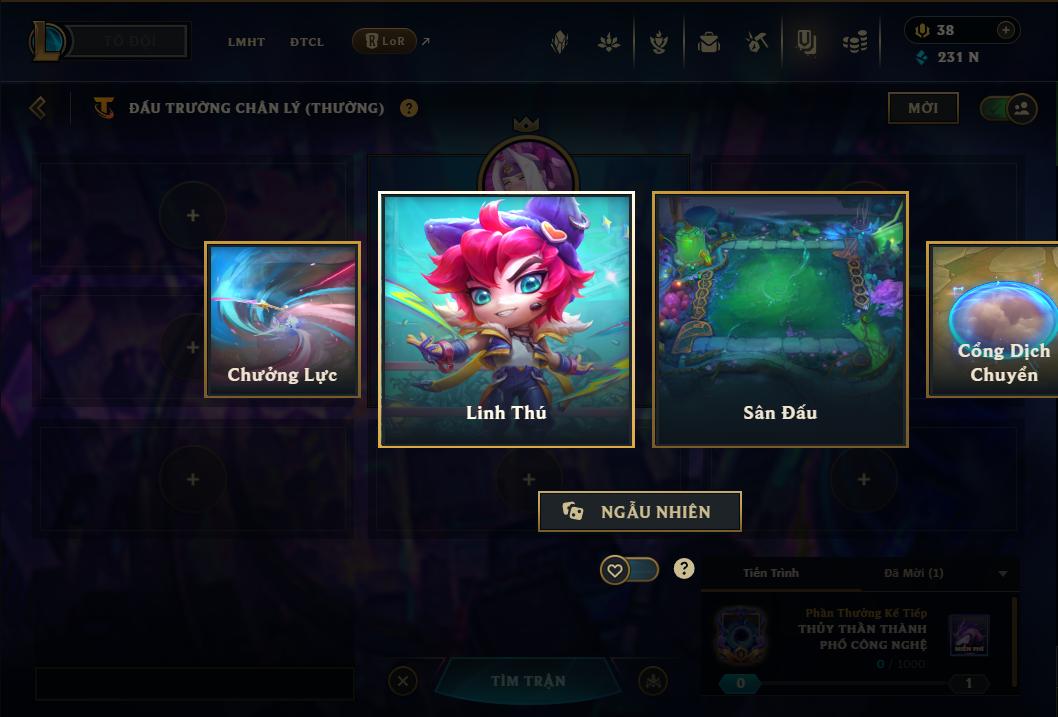Click the MỚI invite button
Image resolution: width=1058 pixels, height=717 pixels.
click(923, 108)
